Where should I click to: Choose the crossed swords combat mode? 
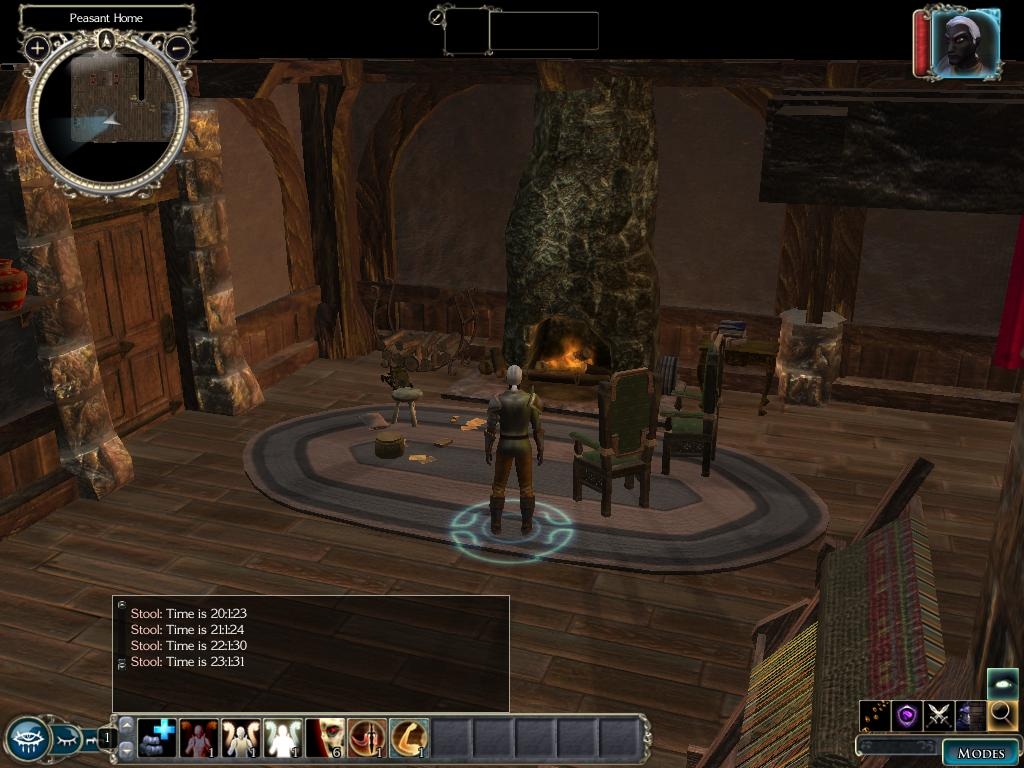pyautogui.click(x=939, y=715)
